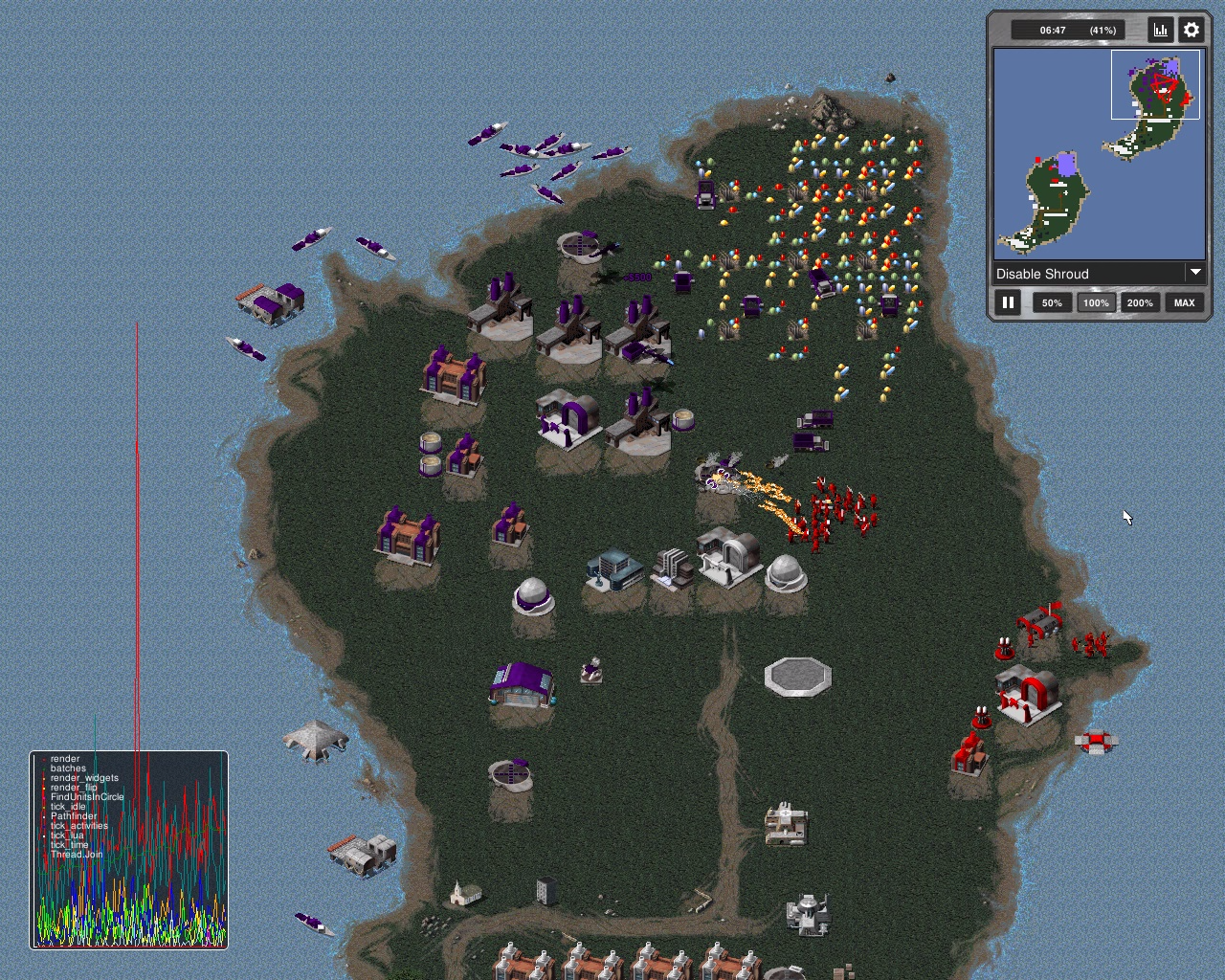
Task: Open the gear options menu
Action: 1192,30
